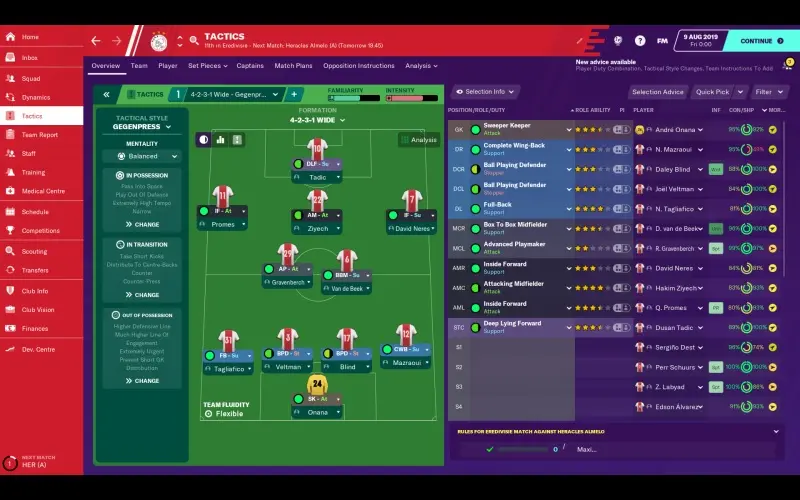Continue to advance the game
The width and height of the screenshot is (800, 500).
tap(756, 41)
